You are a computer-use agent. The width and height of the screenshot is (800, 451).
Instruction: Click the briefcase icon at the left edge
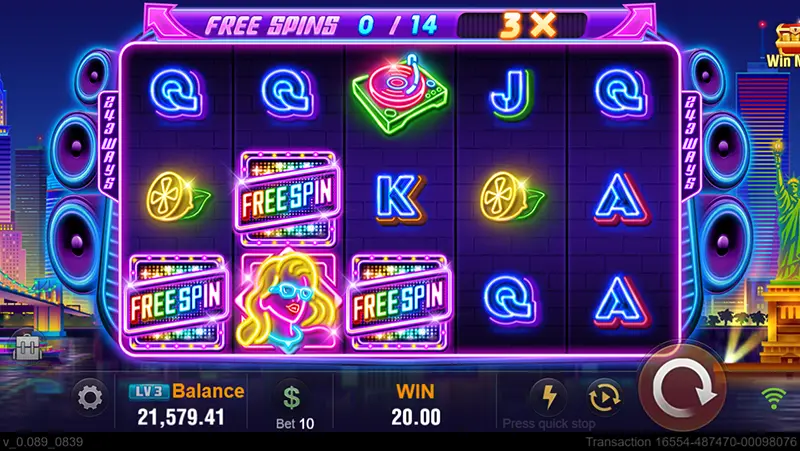[x=26, y=346]
